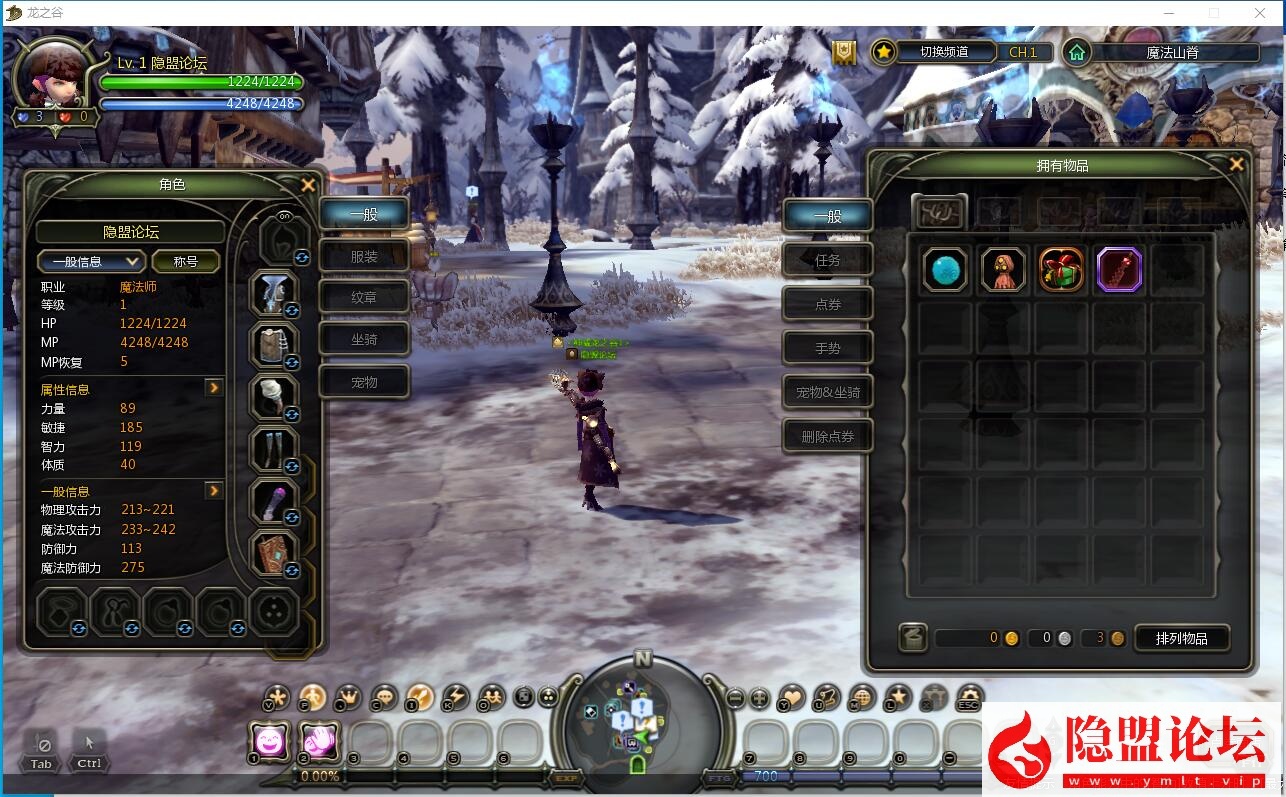The height and width of the screenshot is (797, 1286).
Task: Open the 宠物&坐骑 inventory tab
Action: [828, 392]
